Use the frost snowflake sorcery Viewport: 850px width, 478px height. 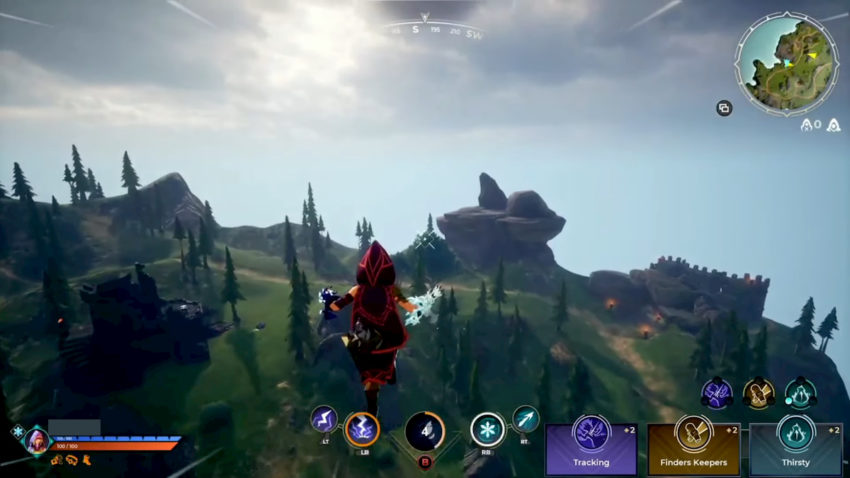point(487,429)
